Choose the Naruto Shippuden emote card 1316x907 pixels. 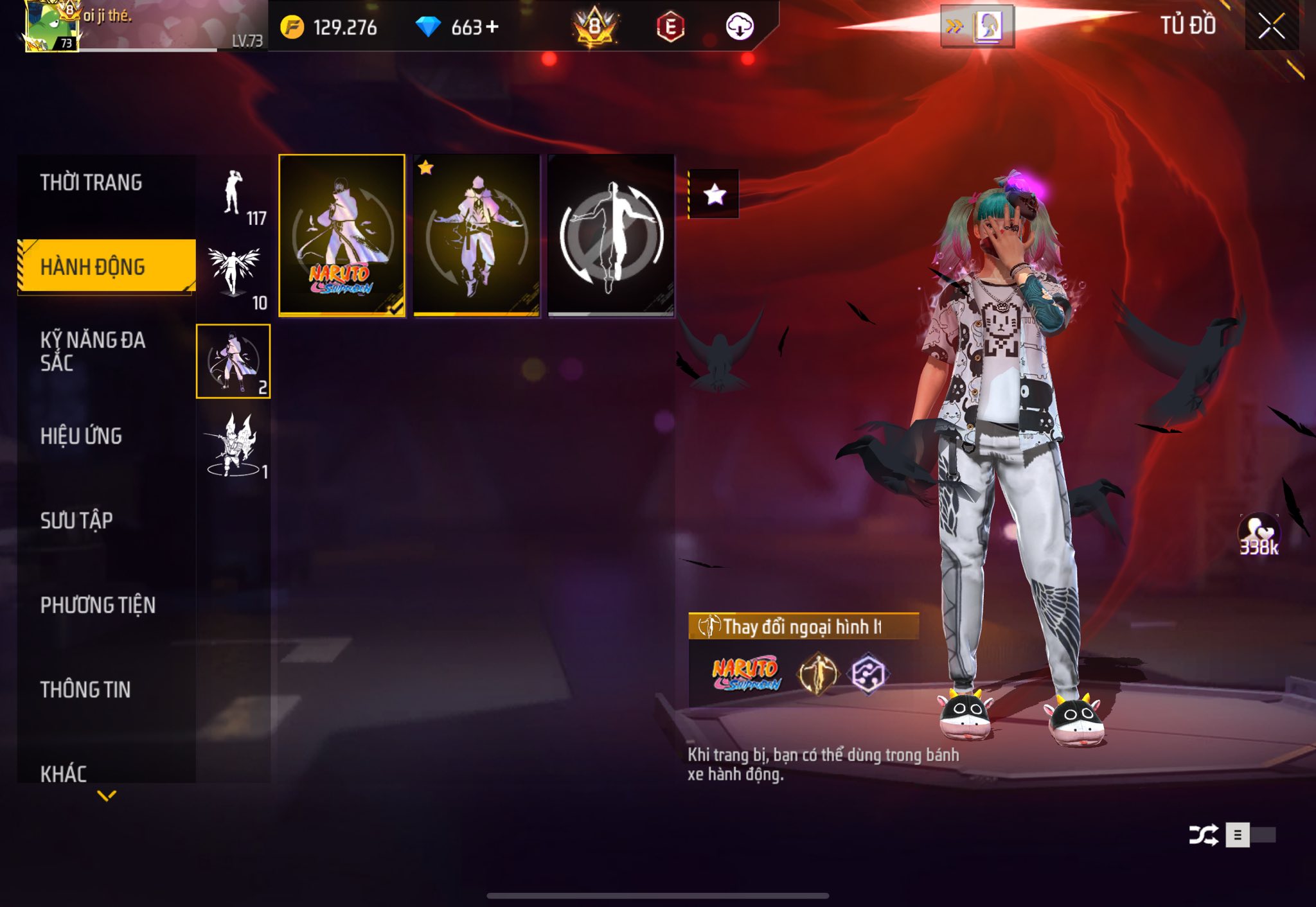[x=342, y=235]
